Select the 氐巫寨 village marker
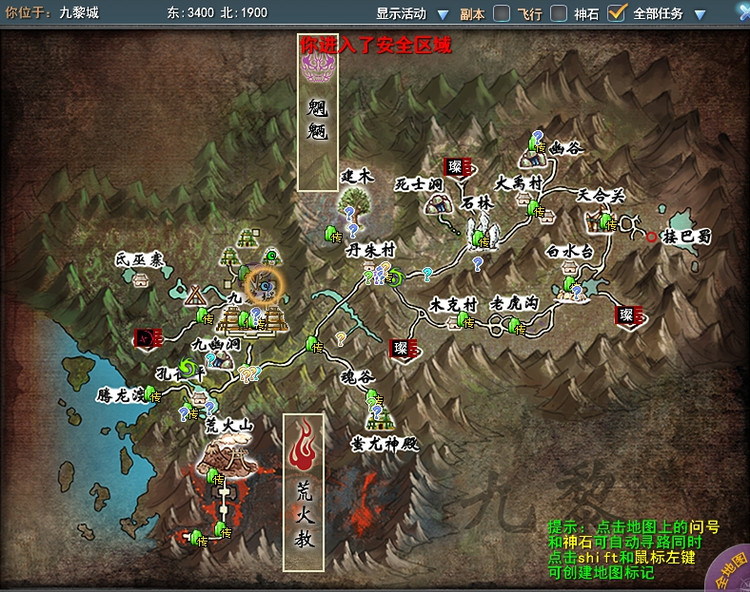This screenshot has width=750, height=592. pyautogui.click(x=140, y=277)
